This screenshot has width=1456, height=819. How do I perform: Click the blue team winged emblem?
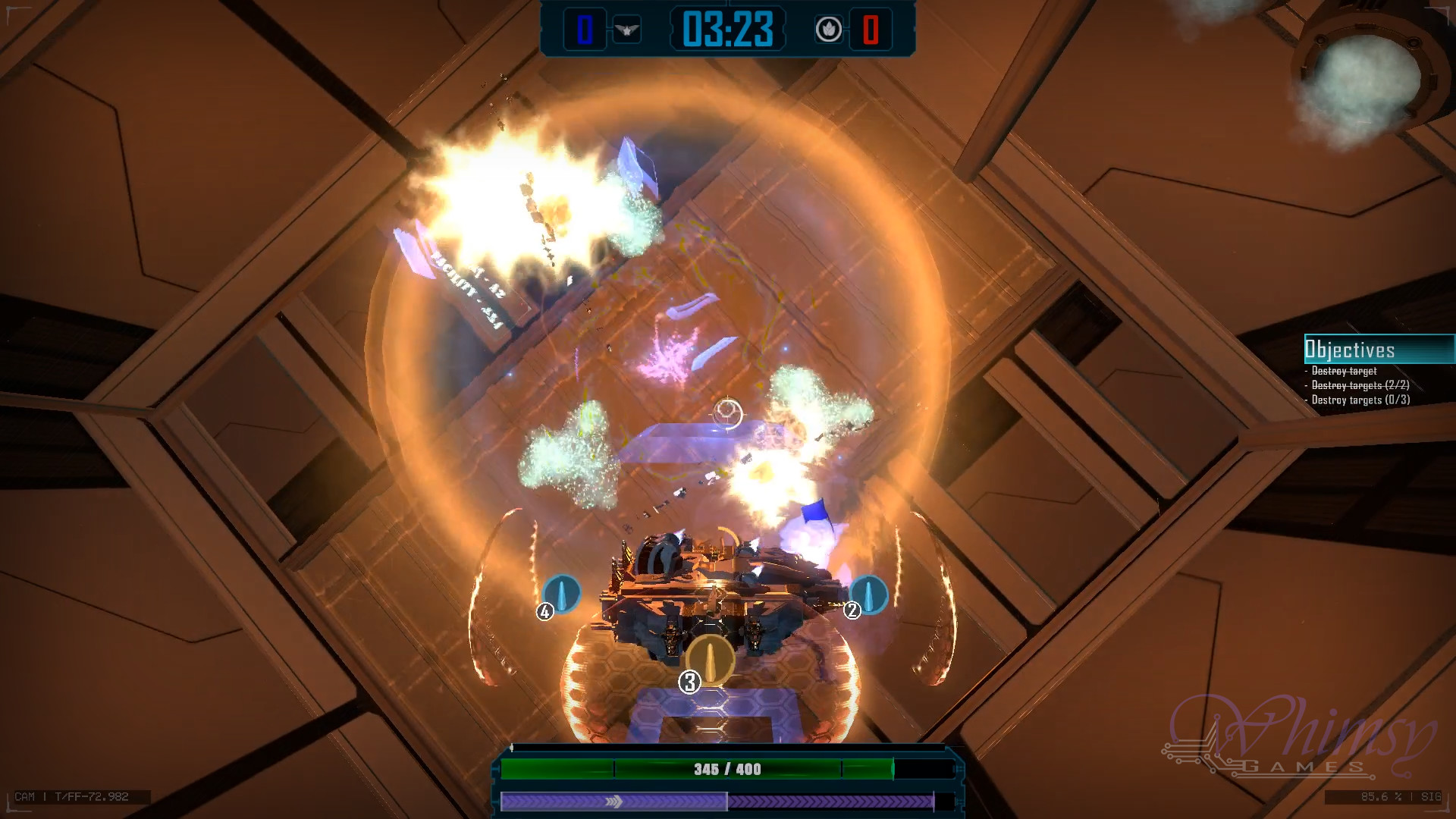tap(627, 30)
